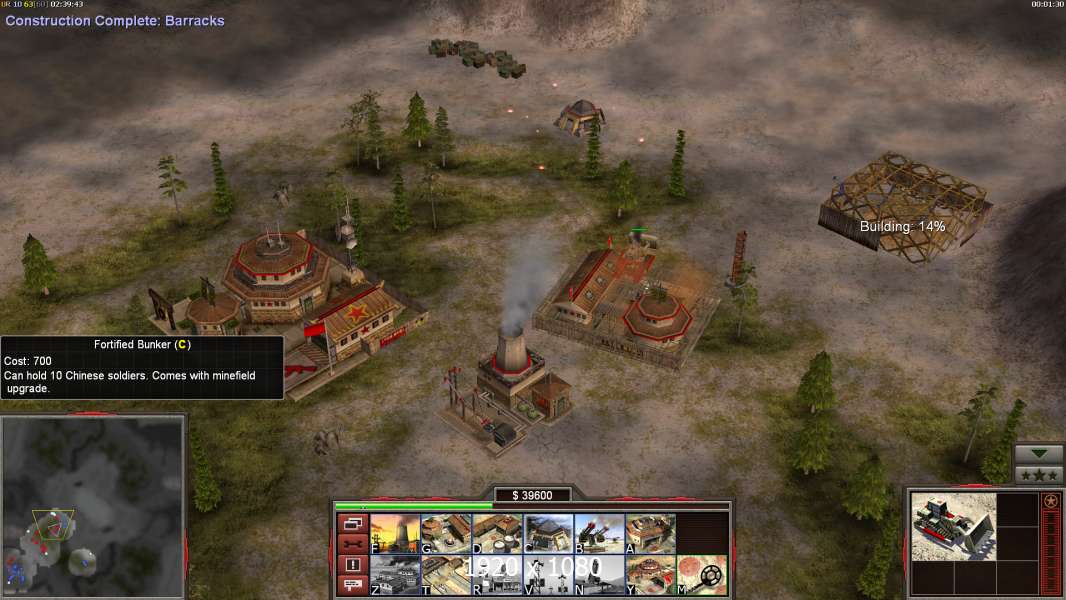Select the bulldozer unit portrait

(954, 527)
